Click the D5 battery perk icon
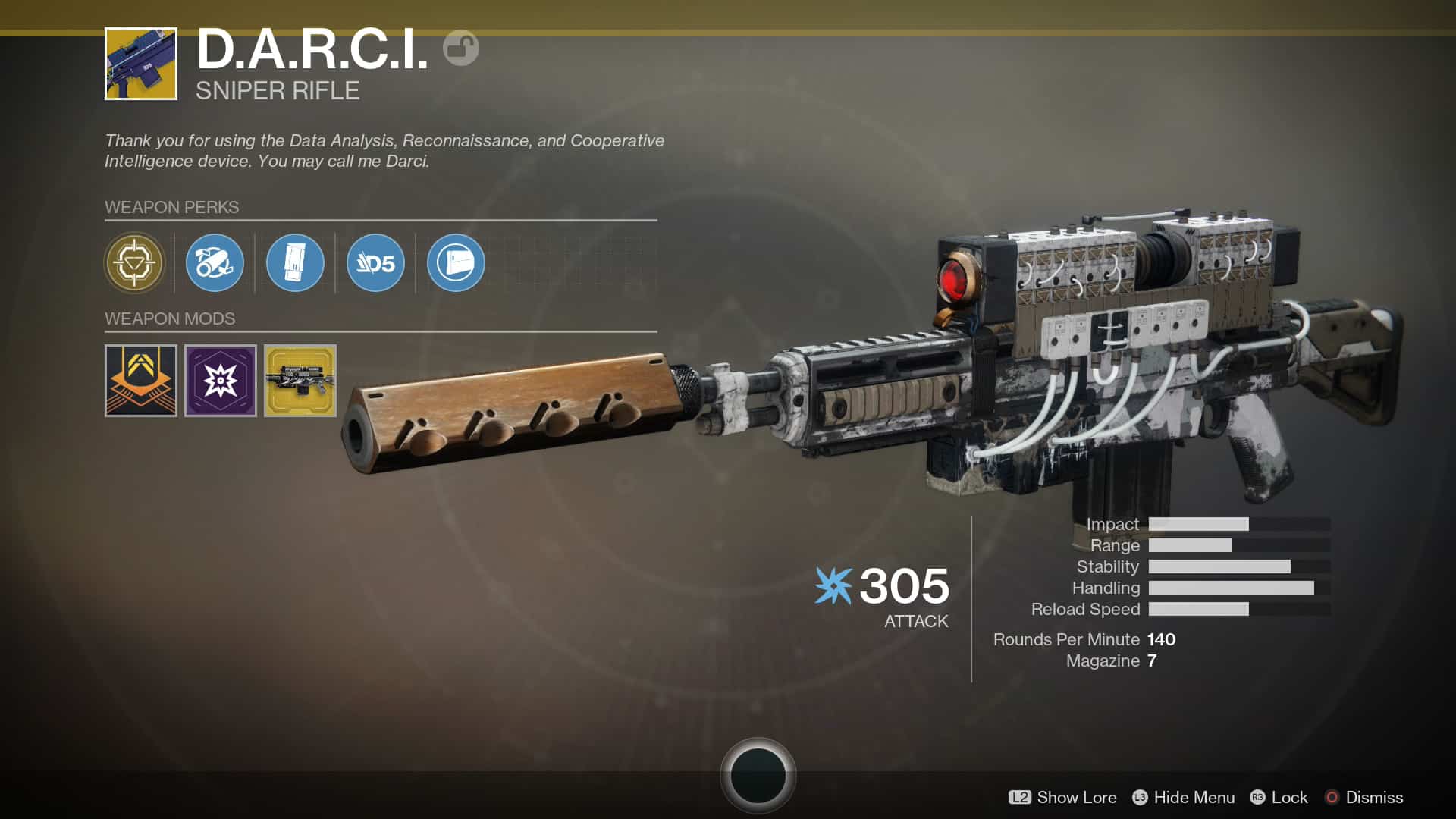 coord(375,263)
